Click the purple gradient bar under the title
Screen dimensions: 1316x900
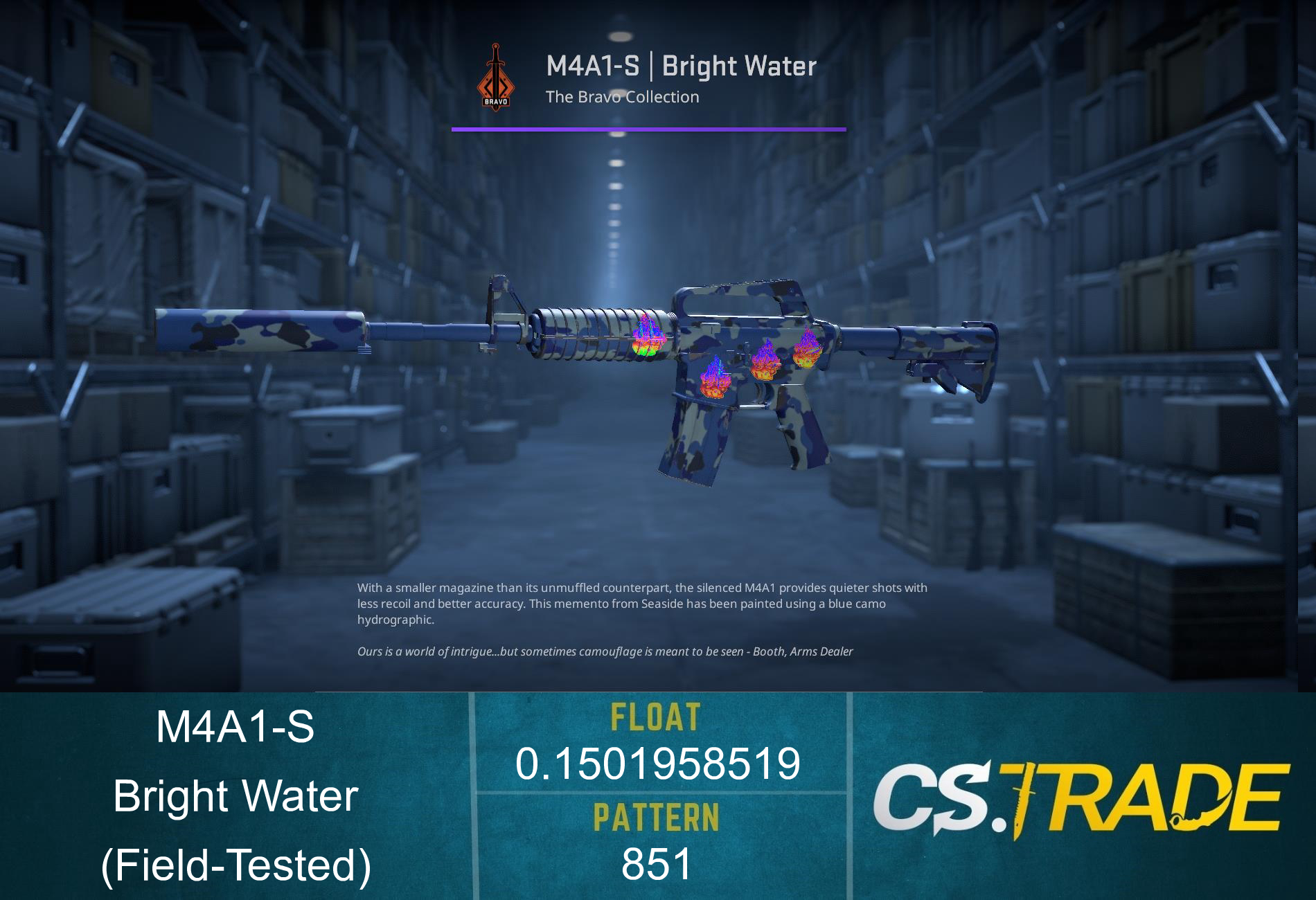(648, 127)
